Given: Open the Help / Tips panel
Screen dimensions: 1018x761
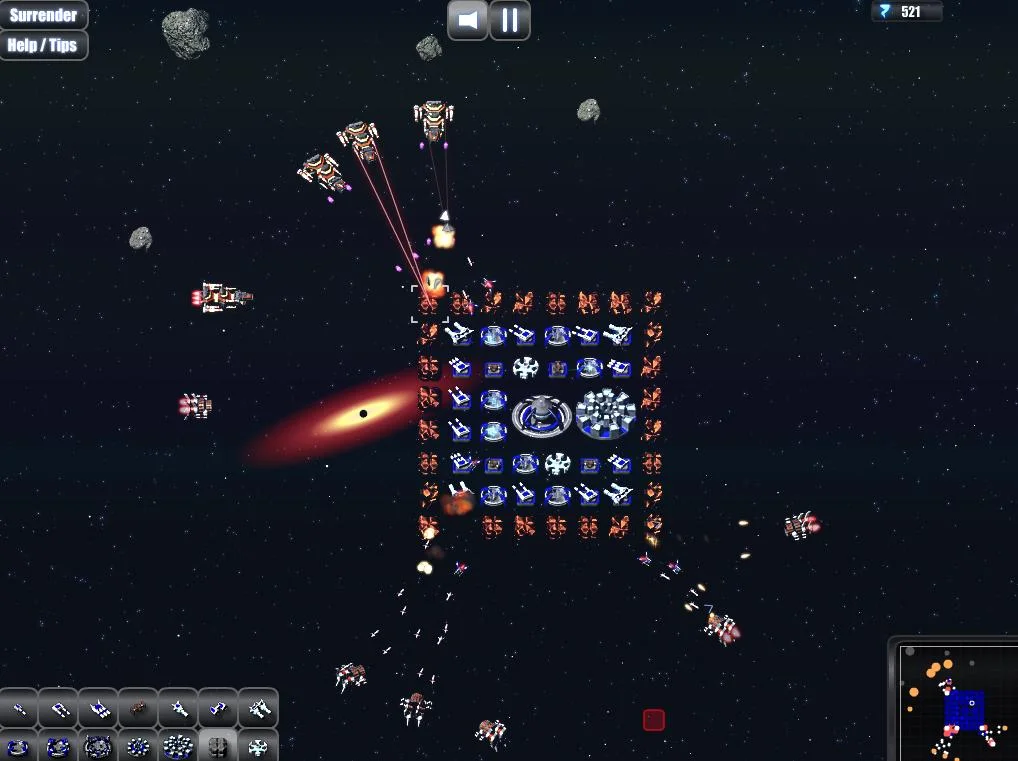Looking at the screenshot, I should (x=43, y=45).
